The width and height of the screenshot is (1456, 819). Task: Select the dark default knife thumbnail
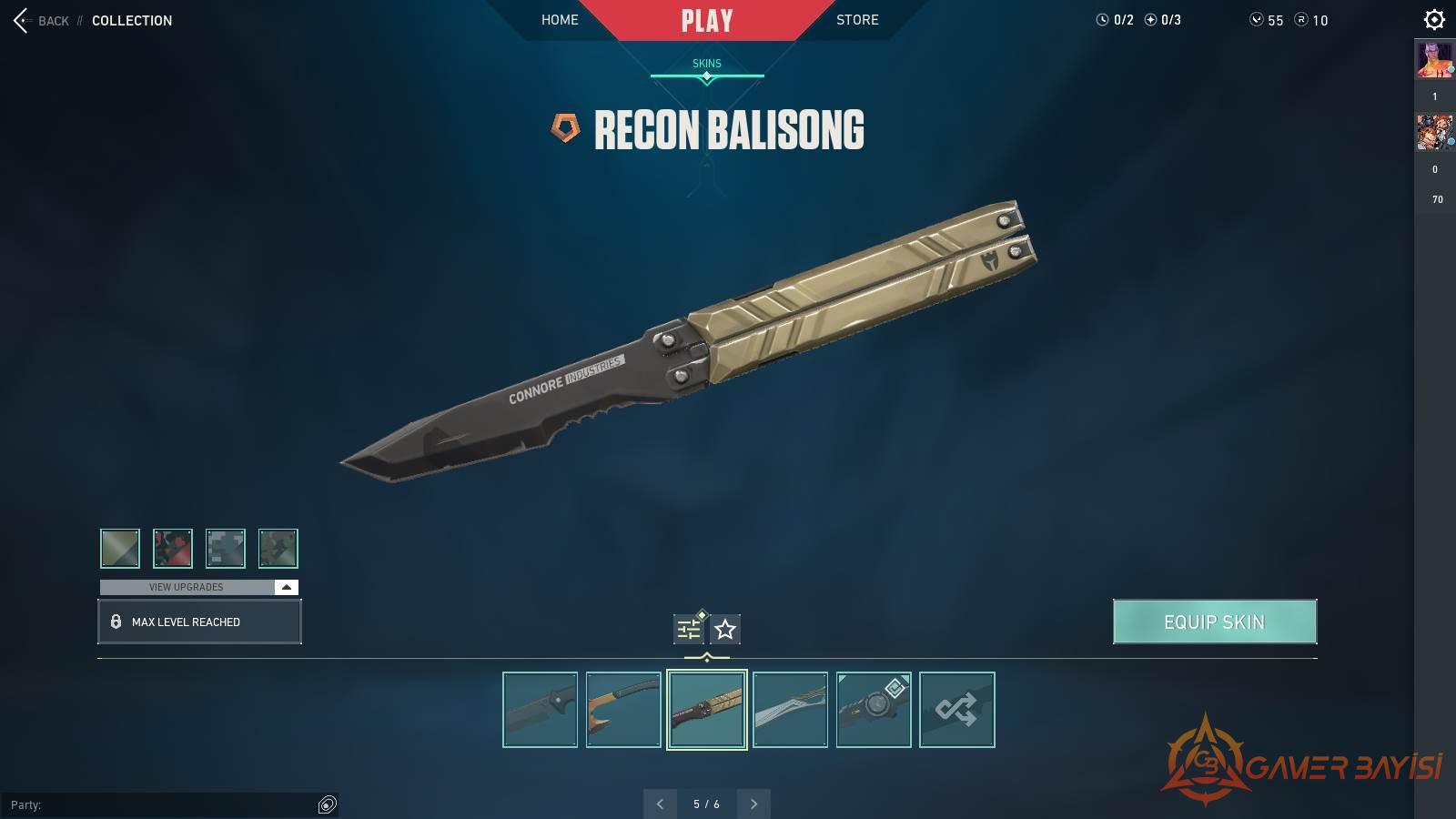pos(540,710)
